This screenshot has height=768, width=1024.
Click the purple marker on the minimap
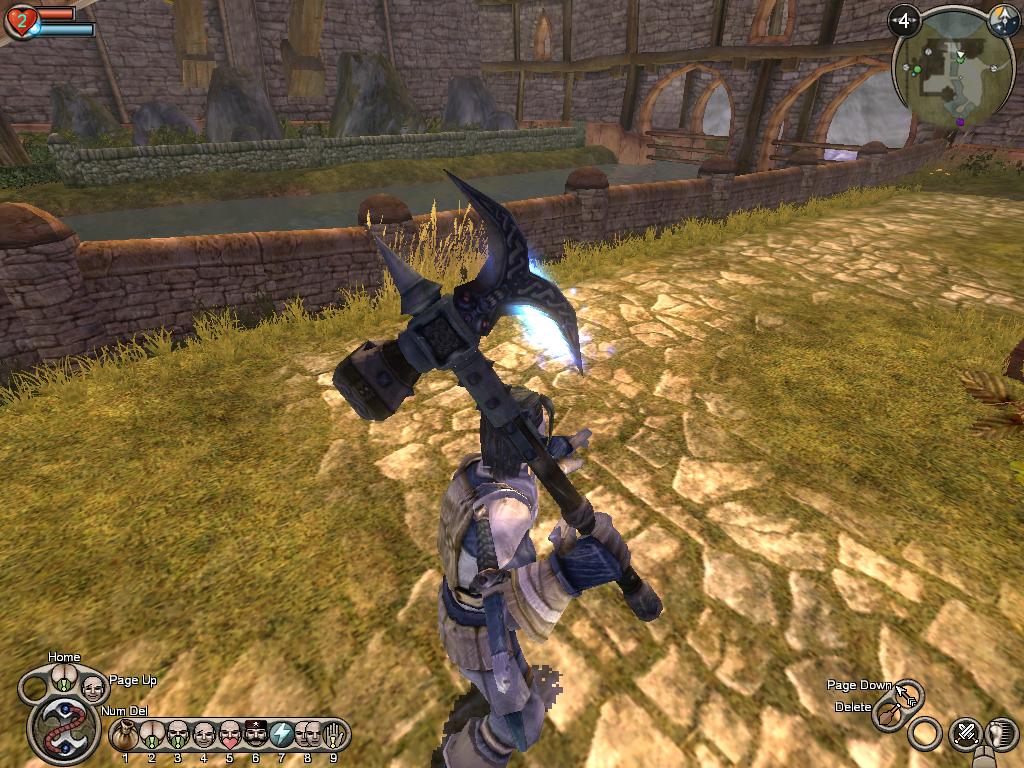pyautogui.click(x=961, y=122)
